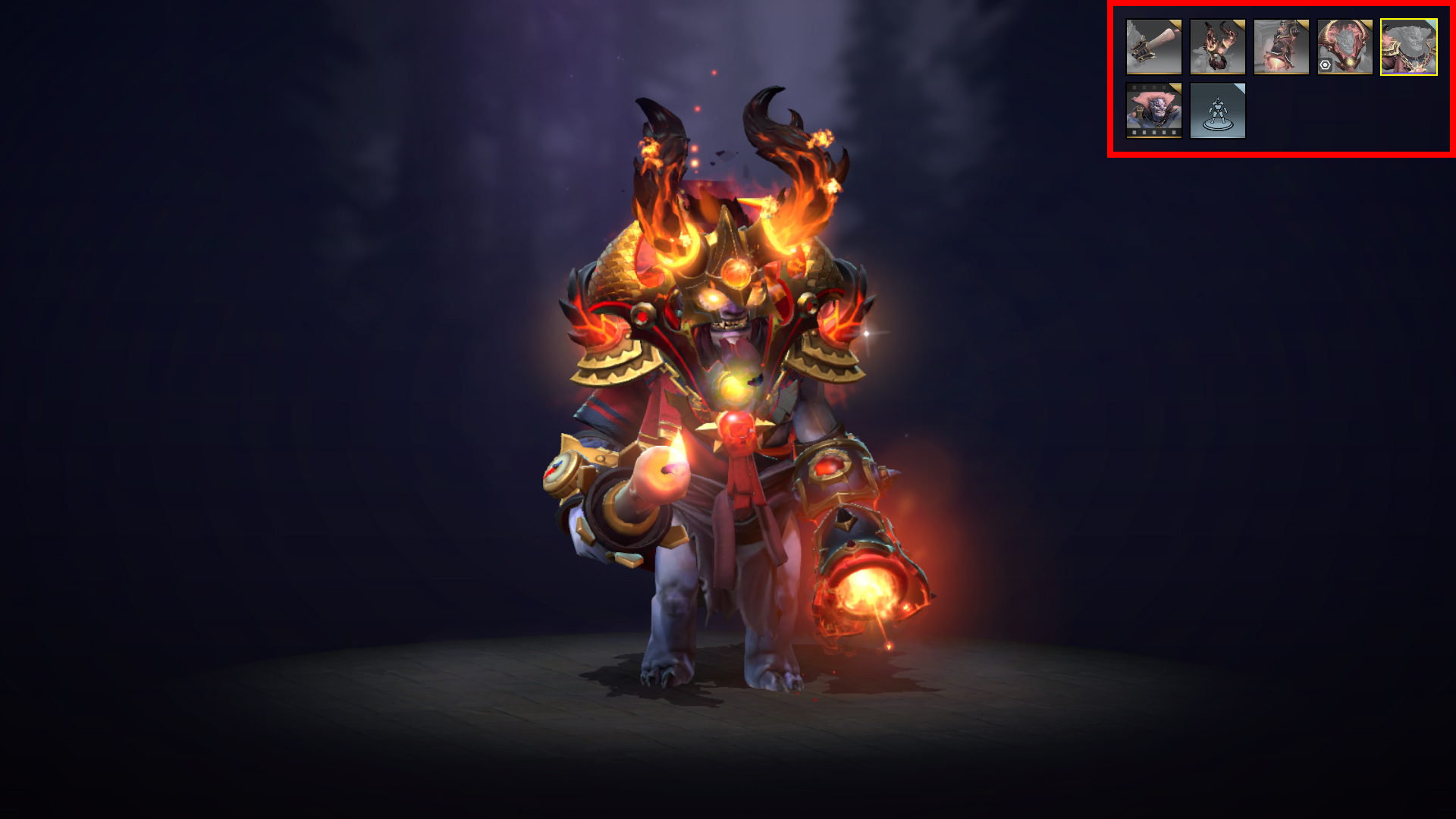Reselect the yellow-highlighted item thumbnail
This screenshot has height=819, width=1456.
1409,46
